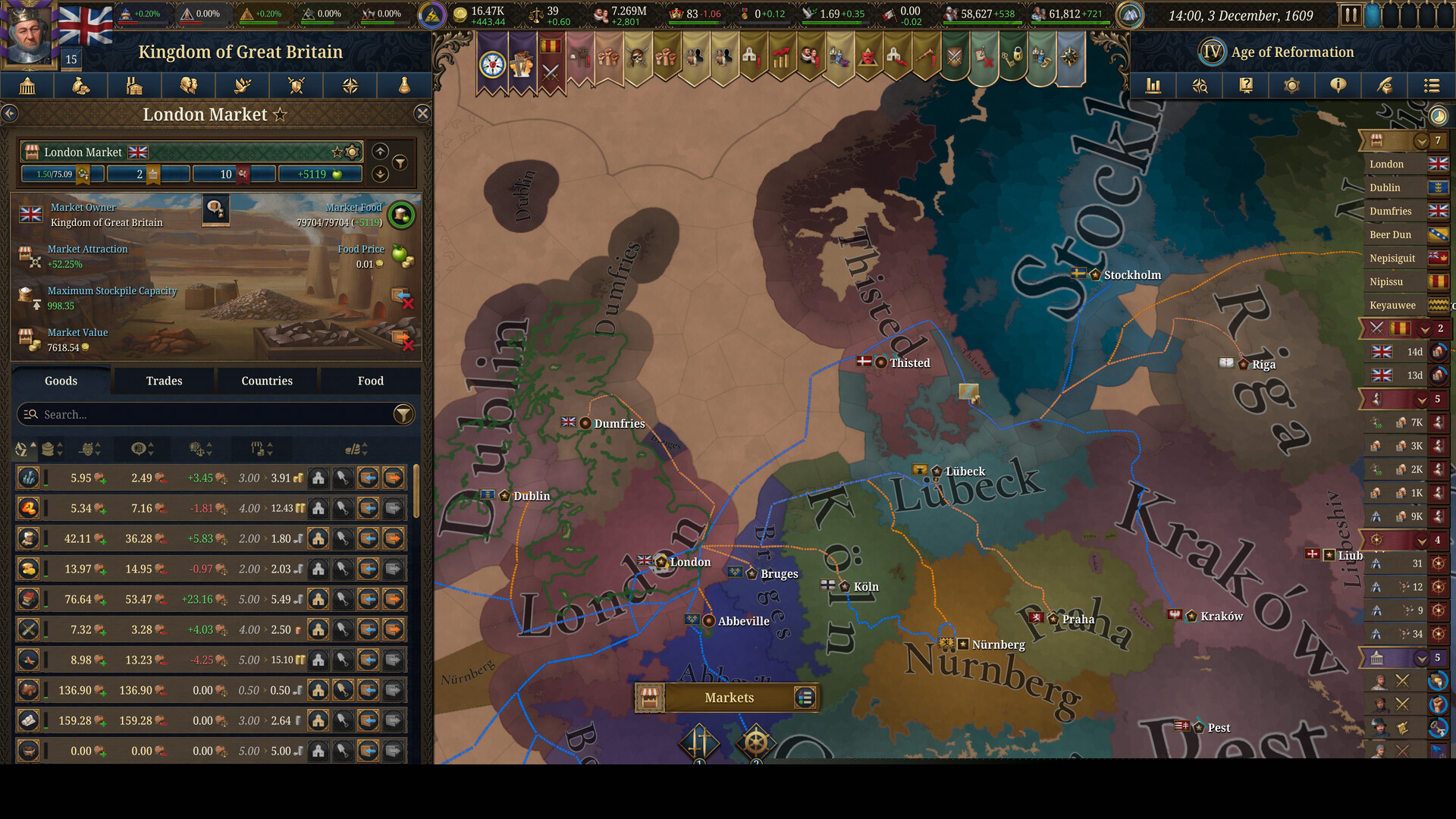Show the Food tab
The height and width of the screenshot is (819, 1456).
370,381
